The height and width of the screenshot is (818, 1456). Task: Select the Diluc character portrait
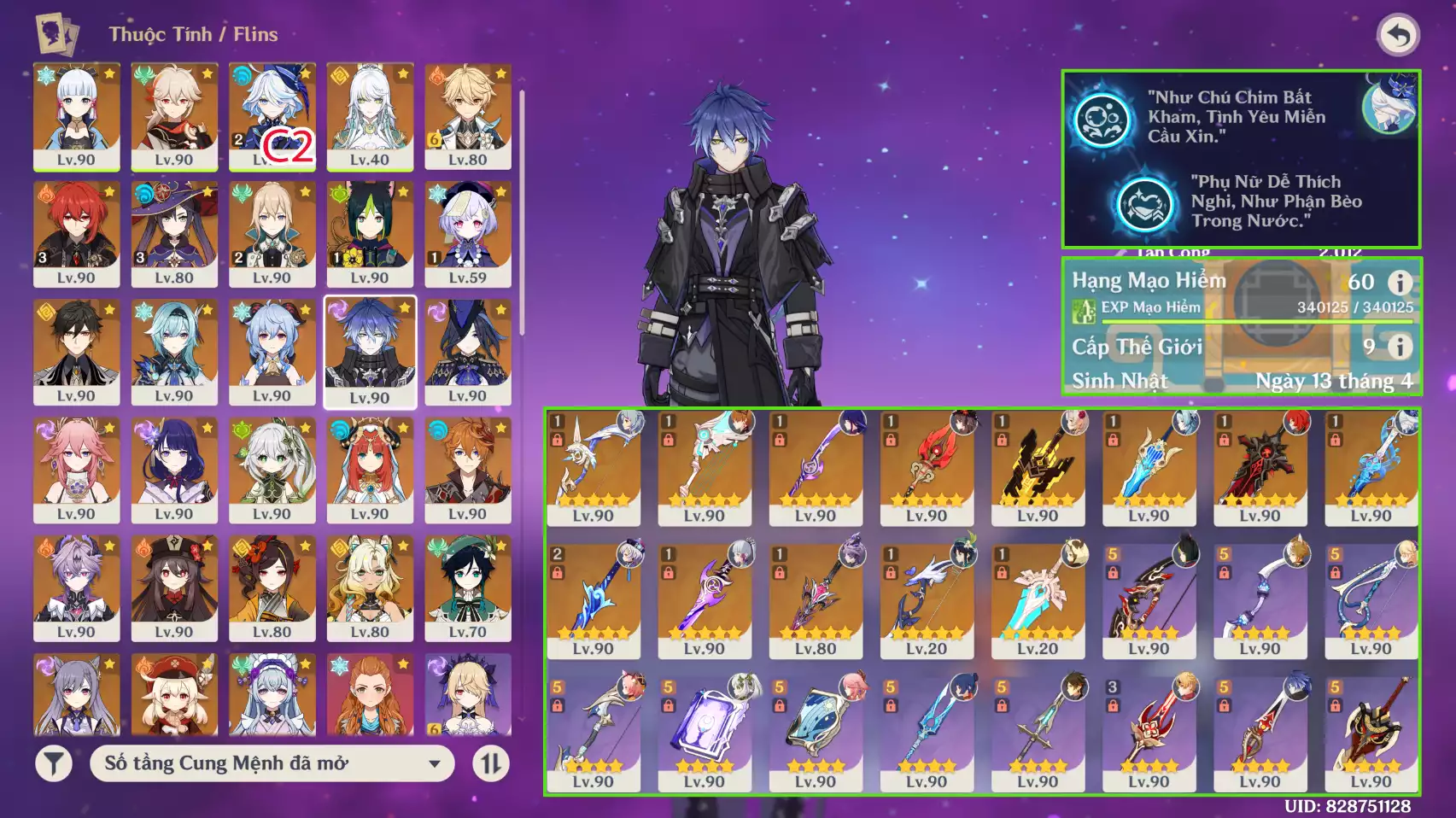(x=76, y=233)
